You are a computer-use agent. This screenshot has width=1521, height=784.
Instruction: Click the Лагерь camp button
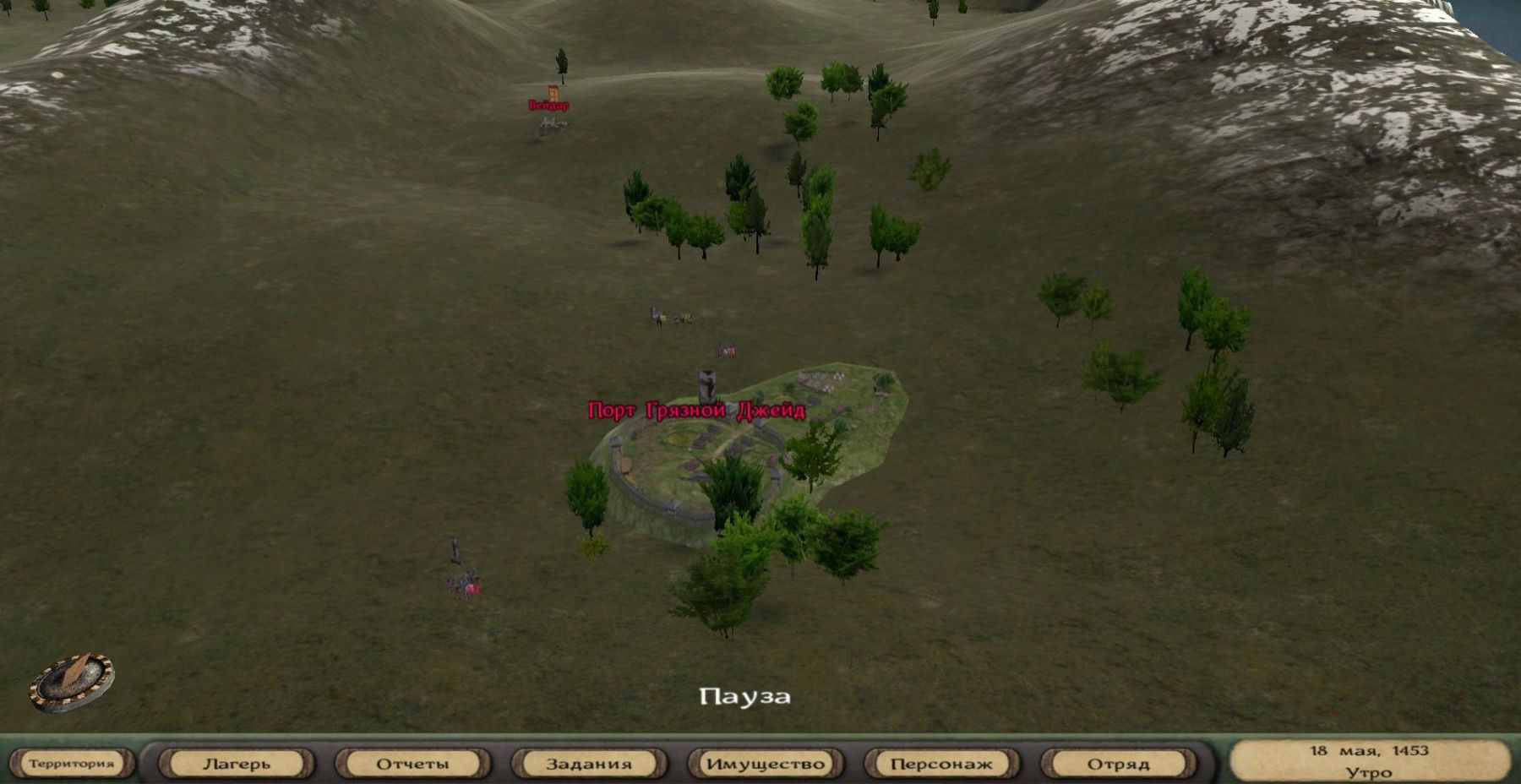237,764
